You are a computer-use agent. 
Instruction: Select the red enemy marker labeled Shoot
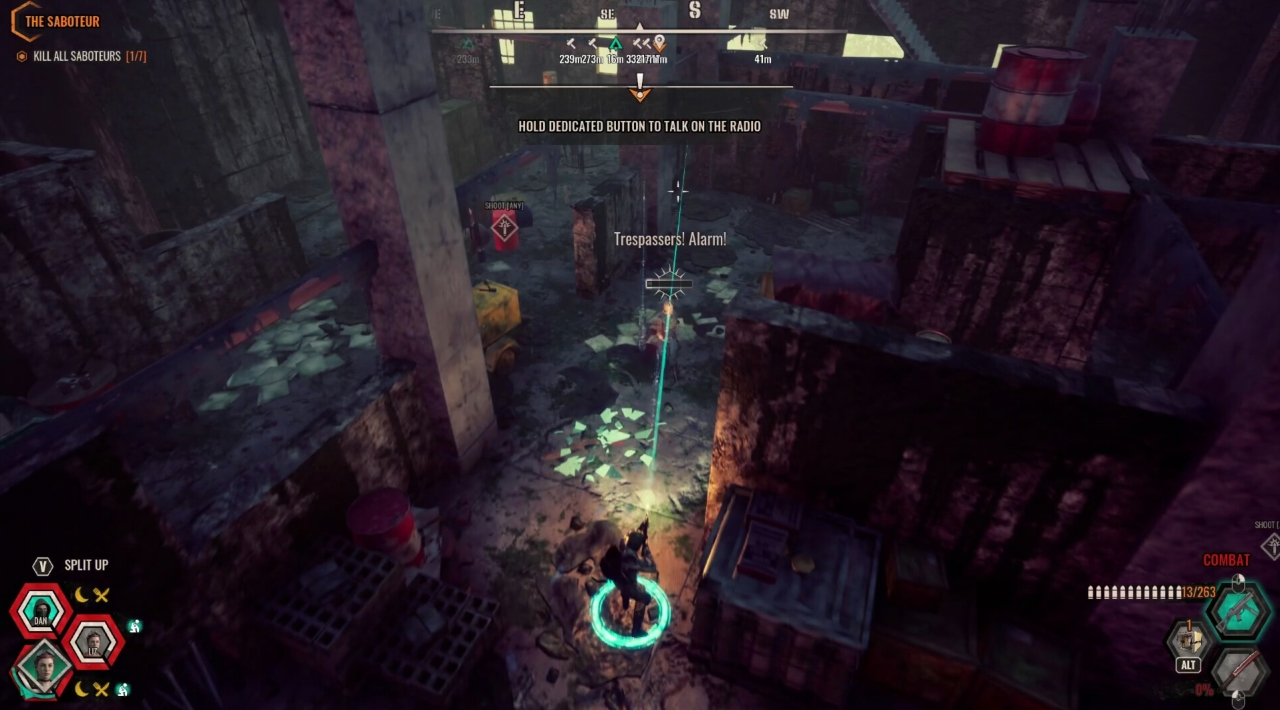tap(504, 228)
